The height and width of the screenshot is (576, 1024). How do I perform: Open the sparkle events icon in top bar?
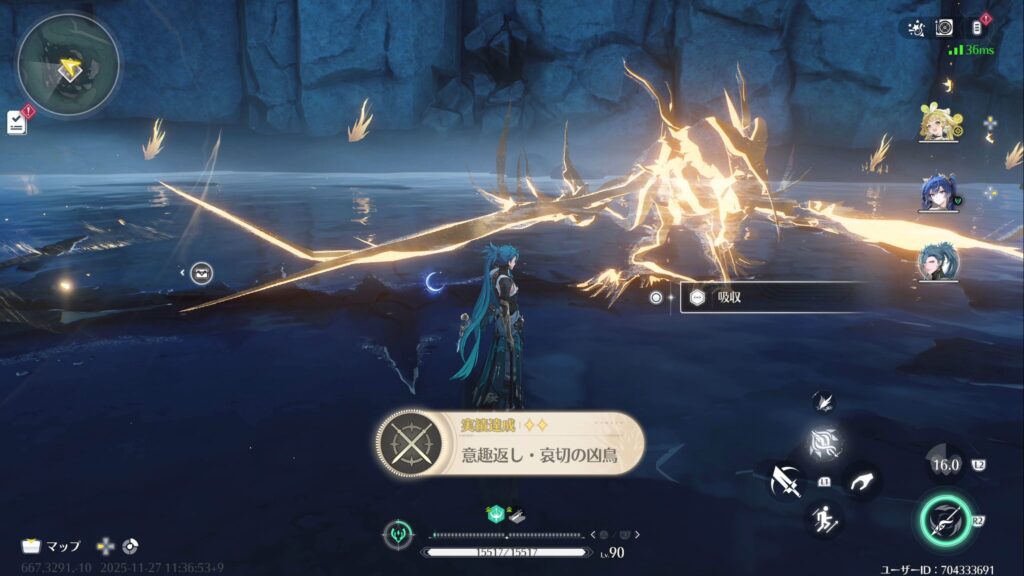pos(916,28)
